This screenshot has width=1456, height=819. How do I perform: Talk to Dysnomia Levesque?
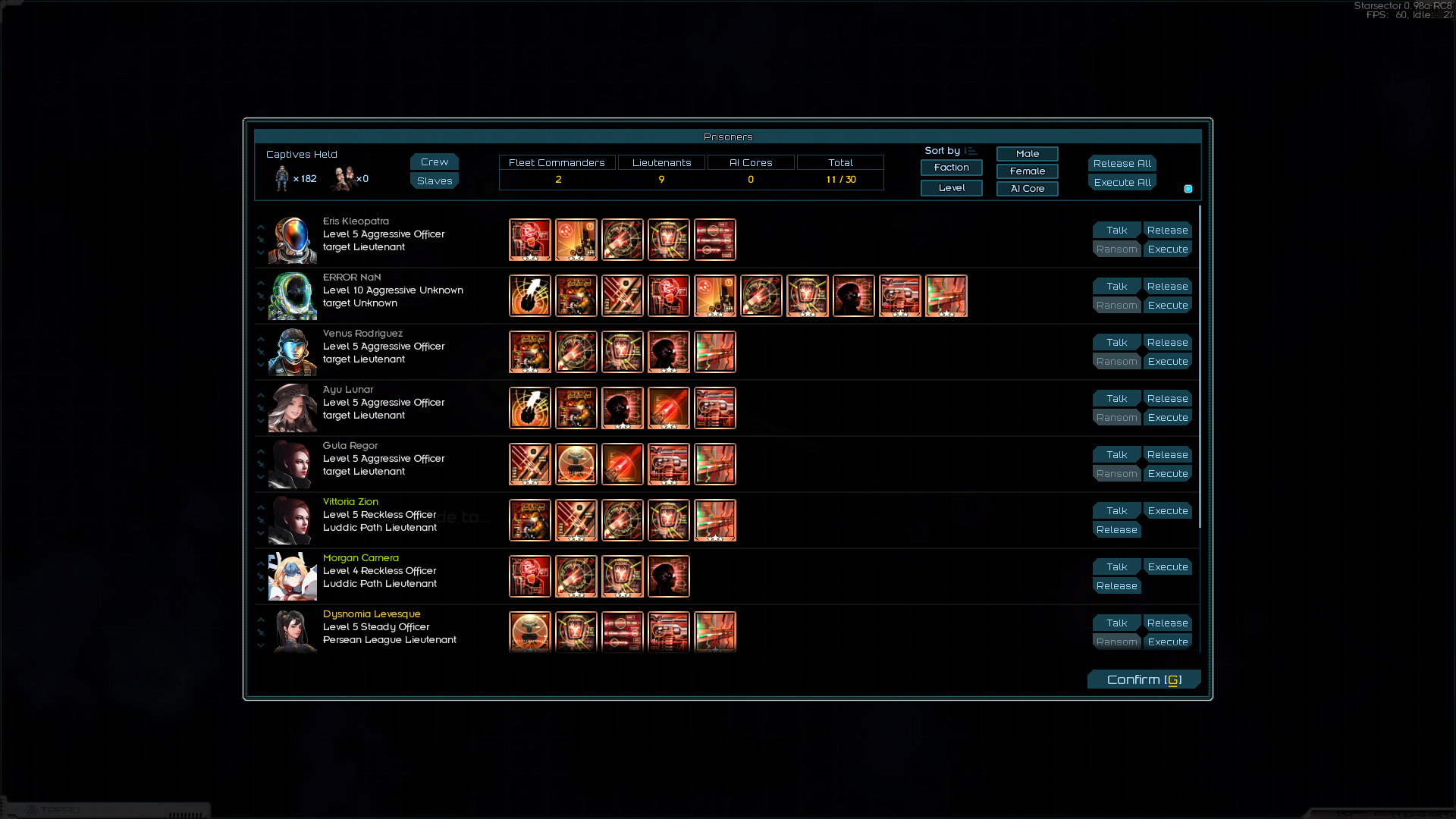tap(1116, 623)
